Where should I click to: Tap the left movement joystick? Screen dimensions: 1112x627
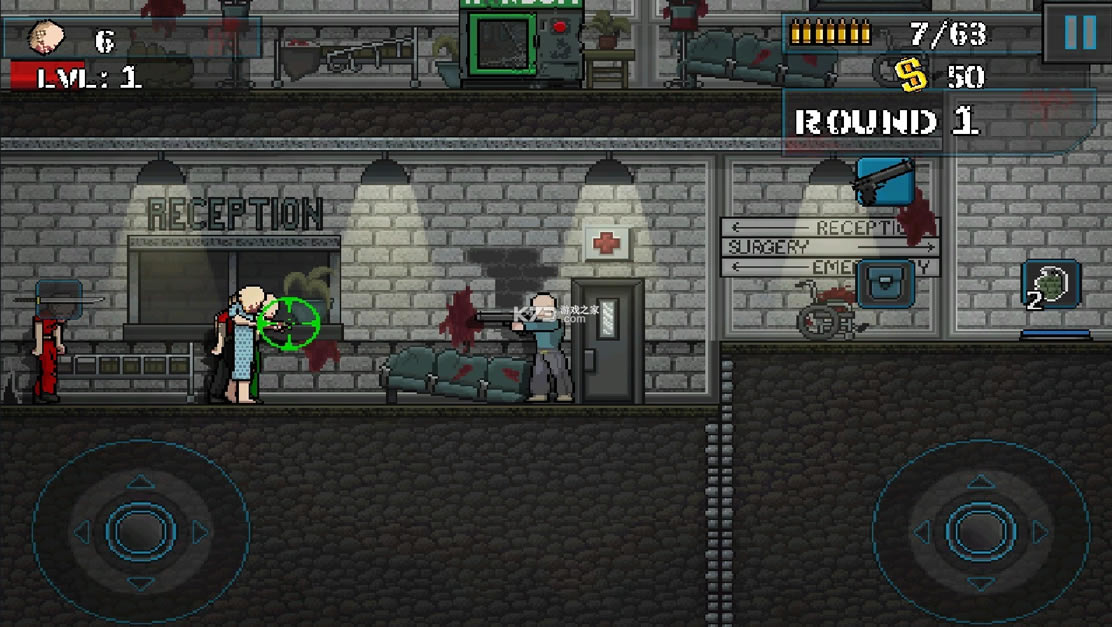click(x=140, y=531)
